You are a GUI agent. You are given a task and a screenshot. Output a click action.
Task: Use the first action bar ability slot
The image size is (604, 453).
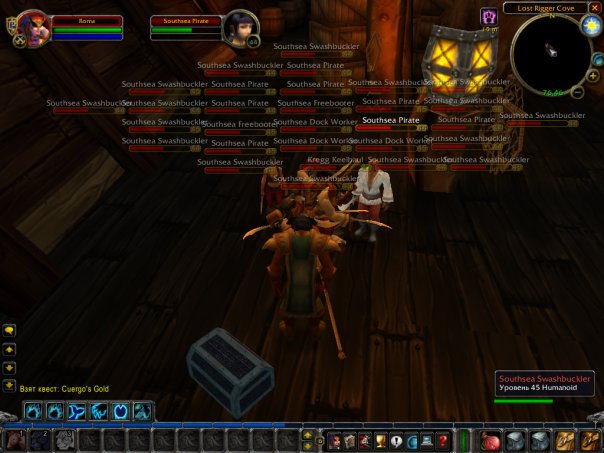click(15, 440)
